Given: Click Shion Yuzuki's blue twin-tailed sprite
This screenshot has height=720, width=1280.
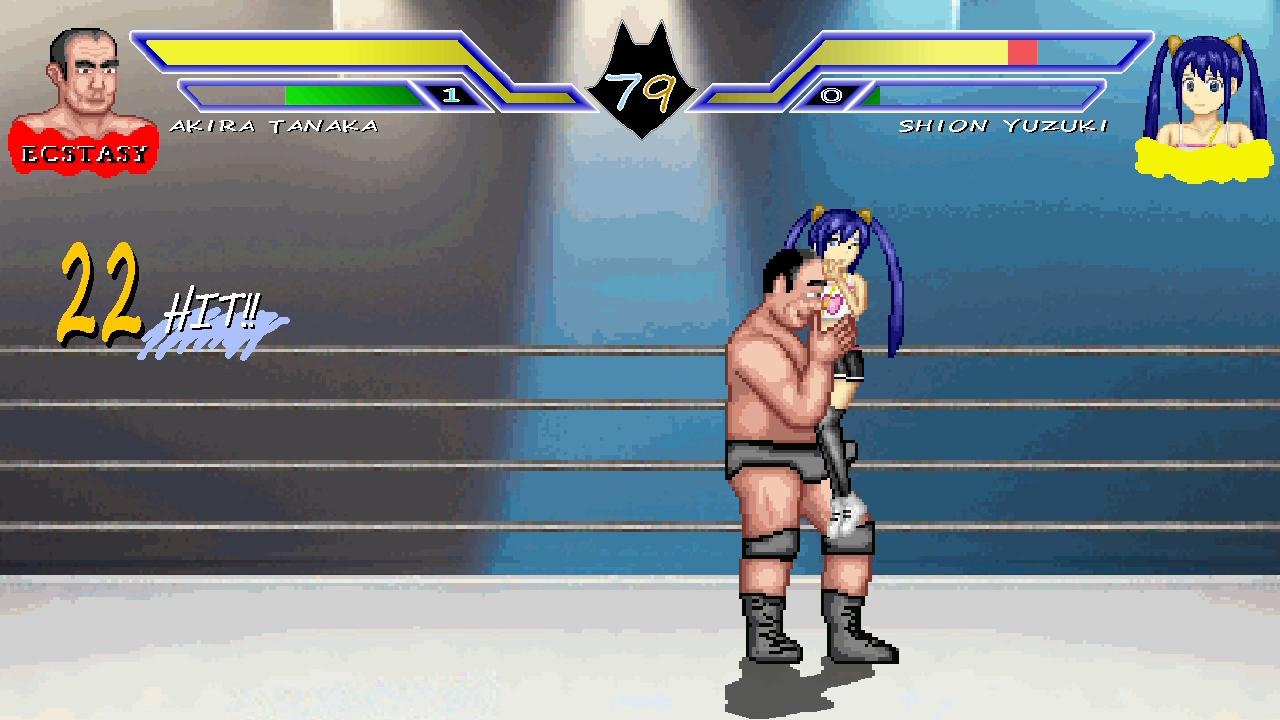Looking at the screenshot, I should coord(845,270).
